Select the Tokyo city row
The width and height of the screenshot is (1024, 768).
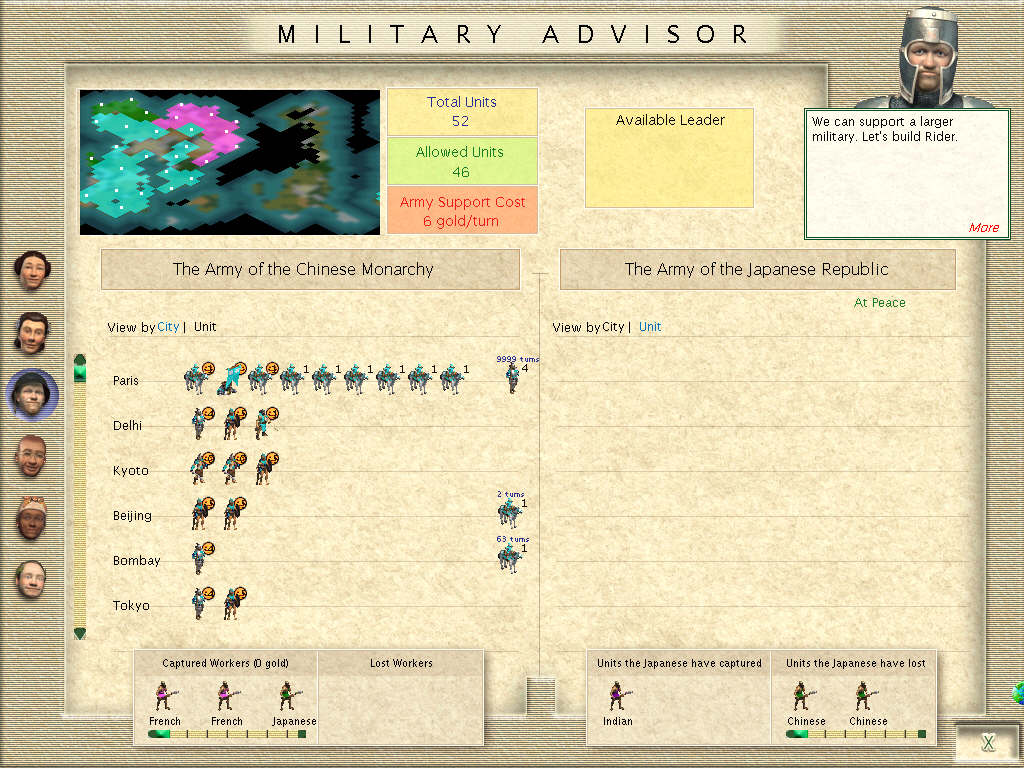pos(131,606)
